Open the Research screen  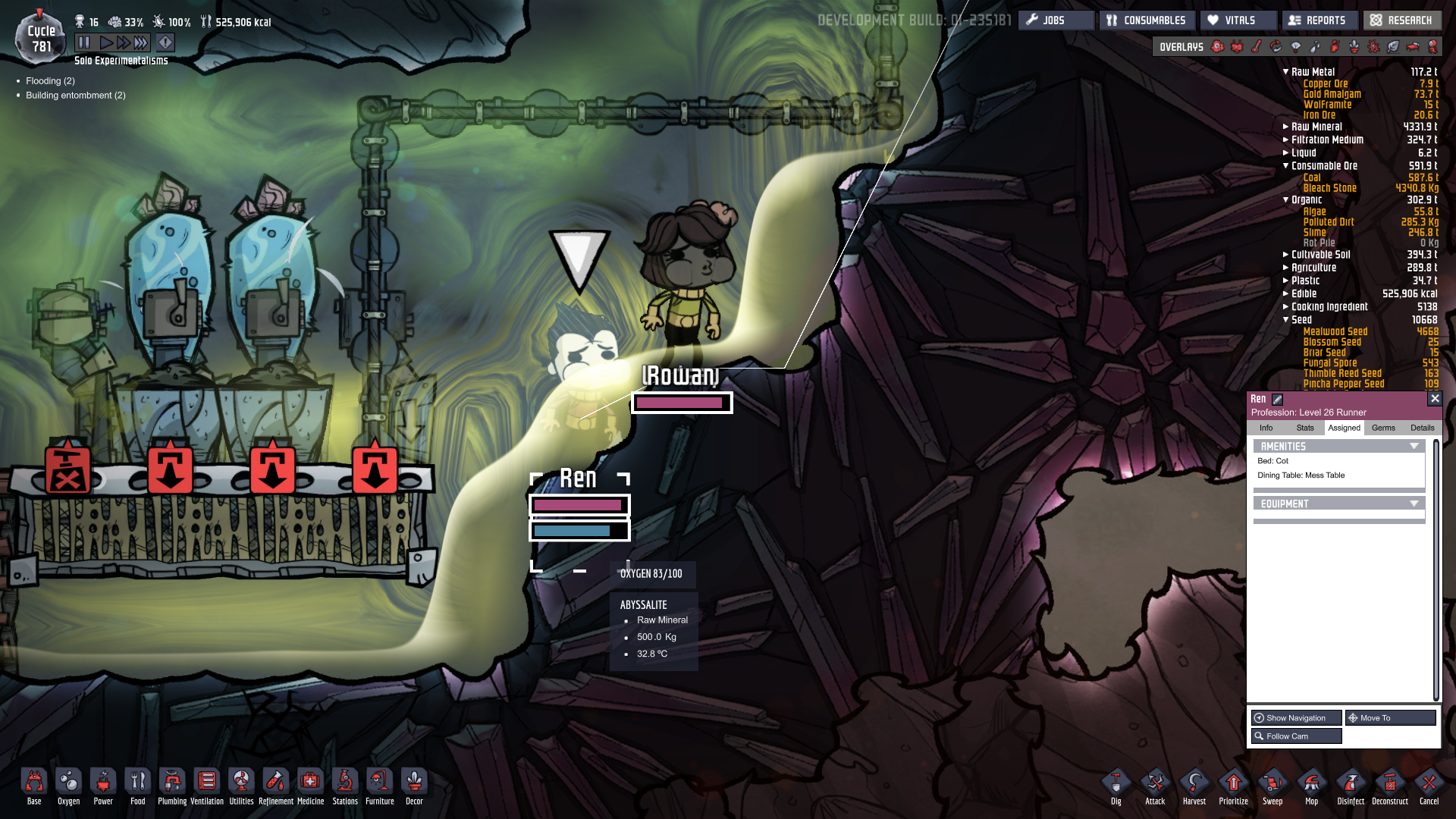(1402, 20)
